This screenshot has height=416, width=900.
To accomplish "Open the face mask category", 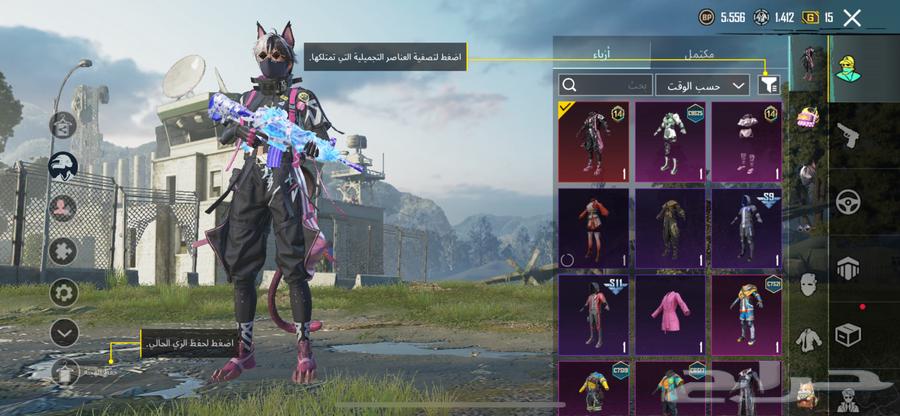I will coord(808,285).
